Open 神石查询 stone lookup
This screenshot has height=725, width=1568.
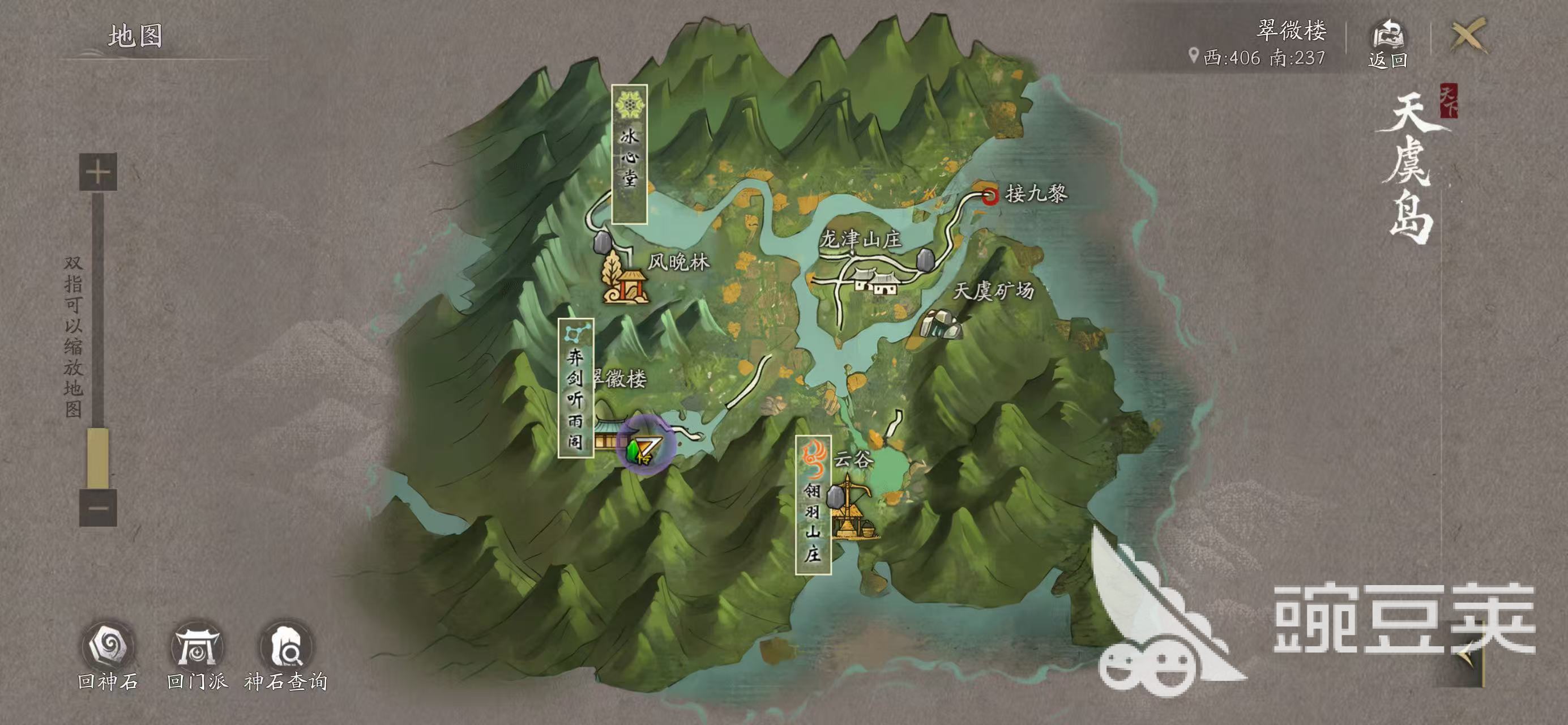pos(287,646)
